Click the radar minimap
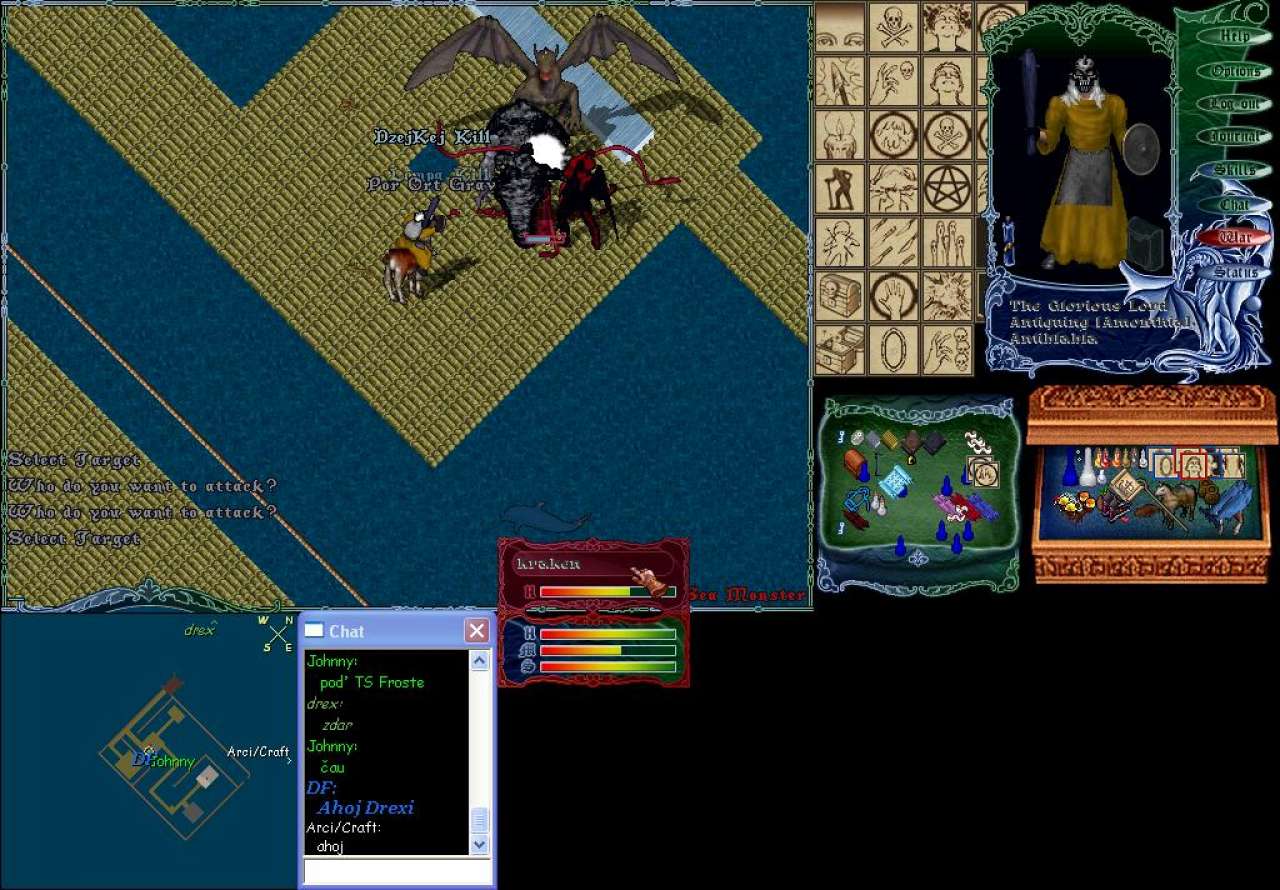Viewport: 1280px width, 890px height. pos(170,750)
